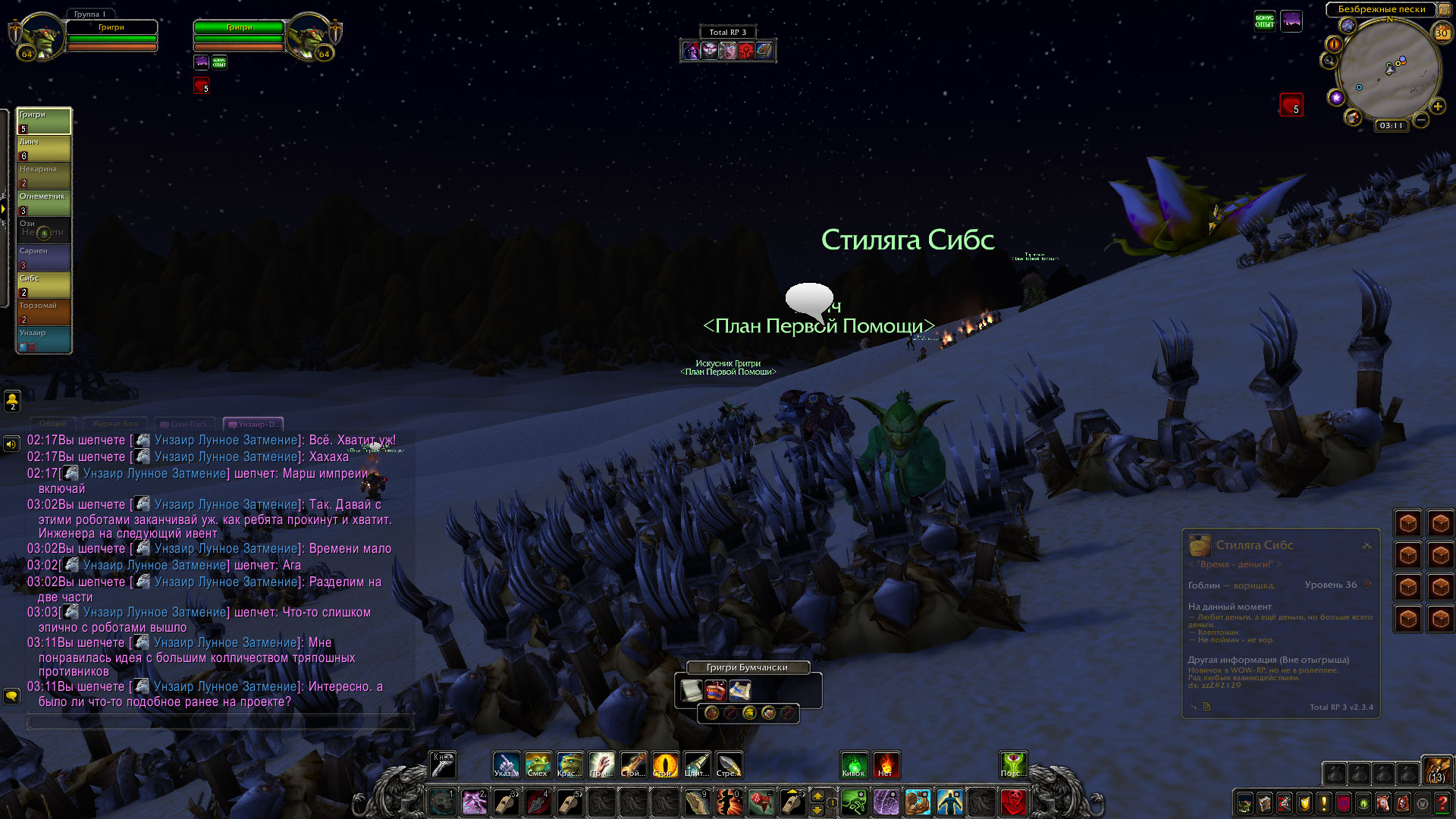
Task: Target Огнеметчик in the raid frame list
Action: coord(44,202)
